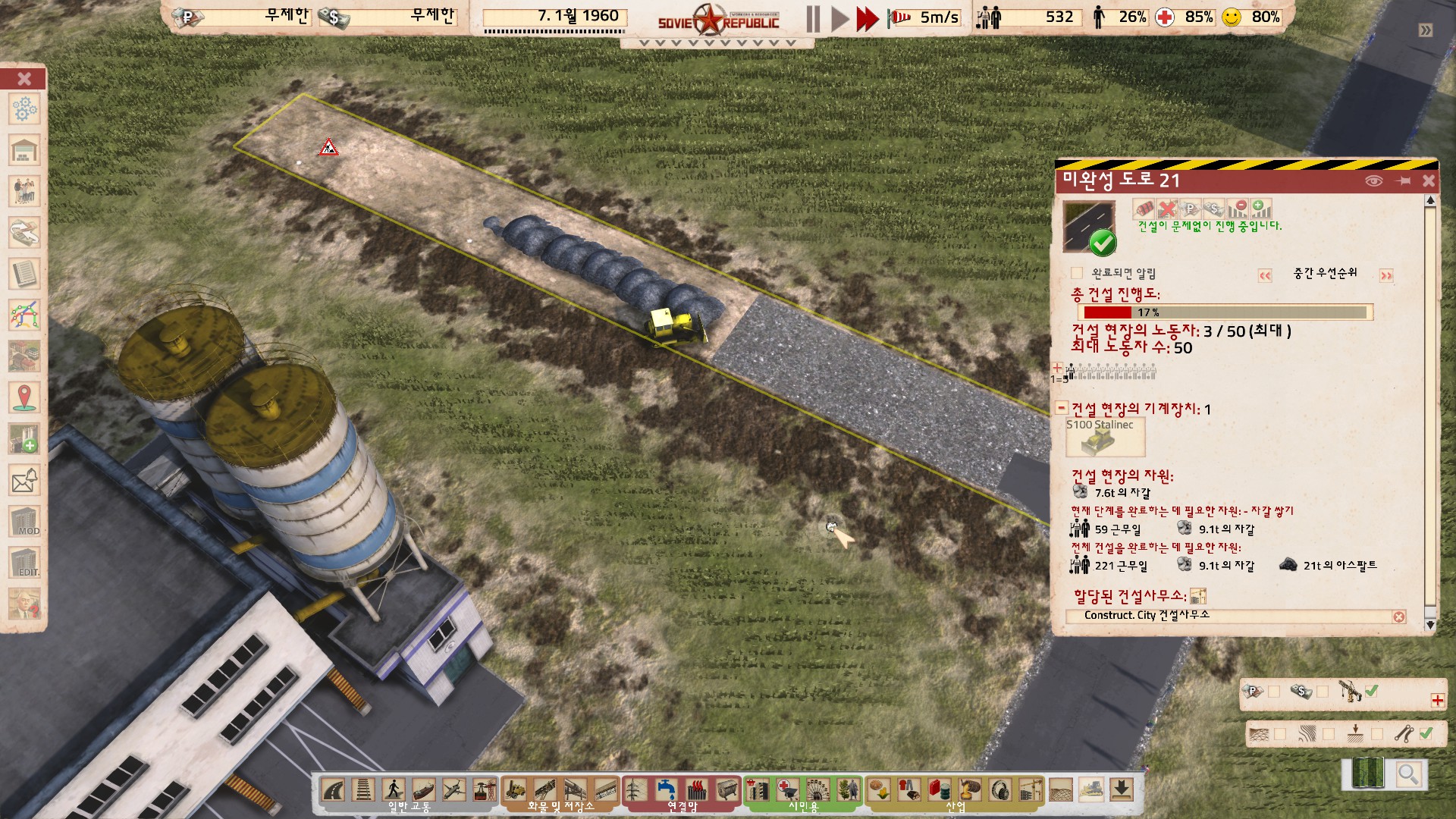Remove the assigned Construct. City office
The width and height of the screenshot is (1456, 819).
coord(1399,617)
